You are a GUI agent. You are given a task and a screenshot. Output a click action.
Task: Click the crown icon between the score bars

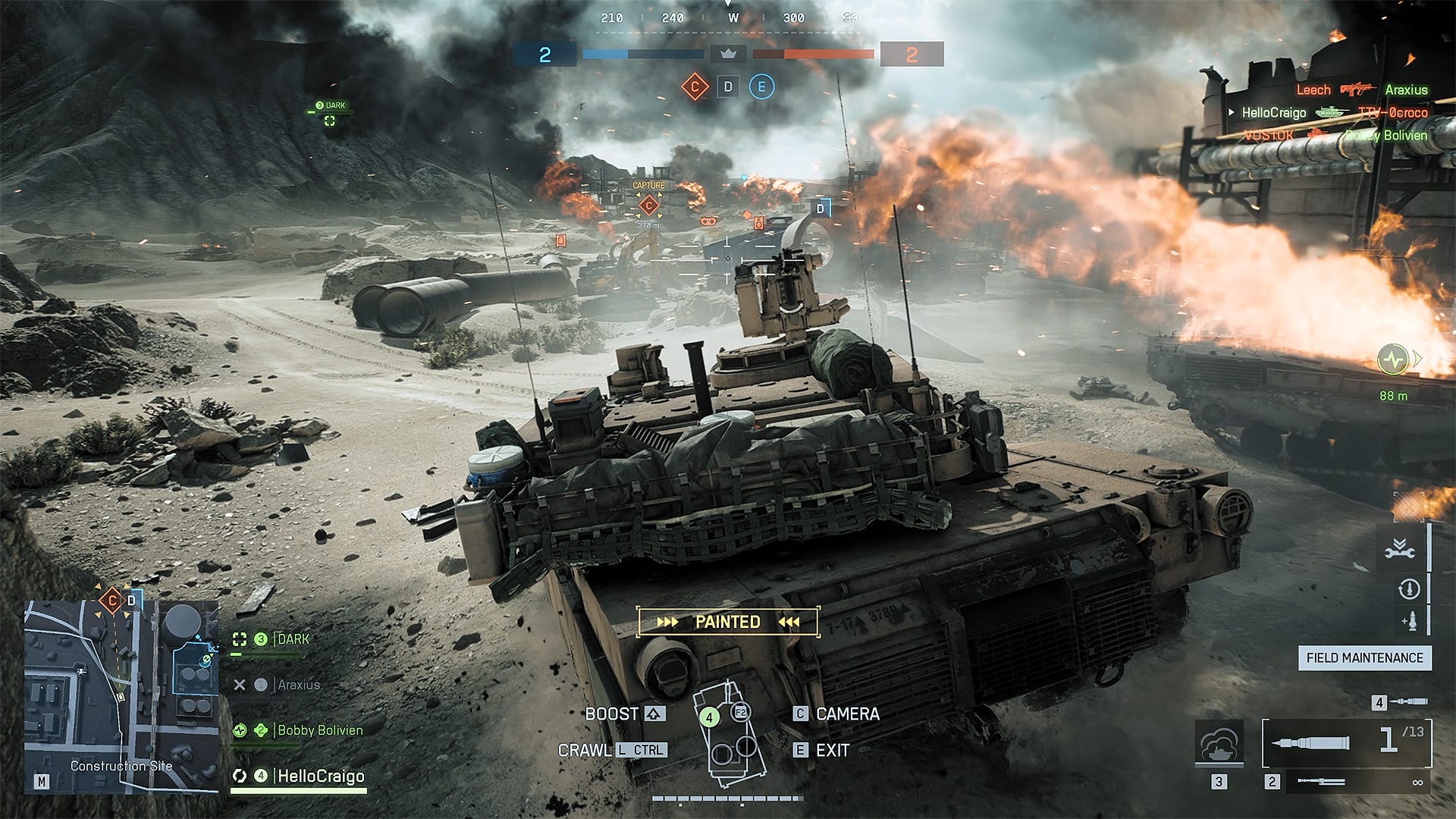728,55
